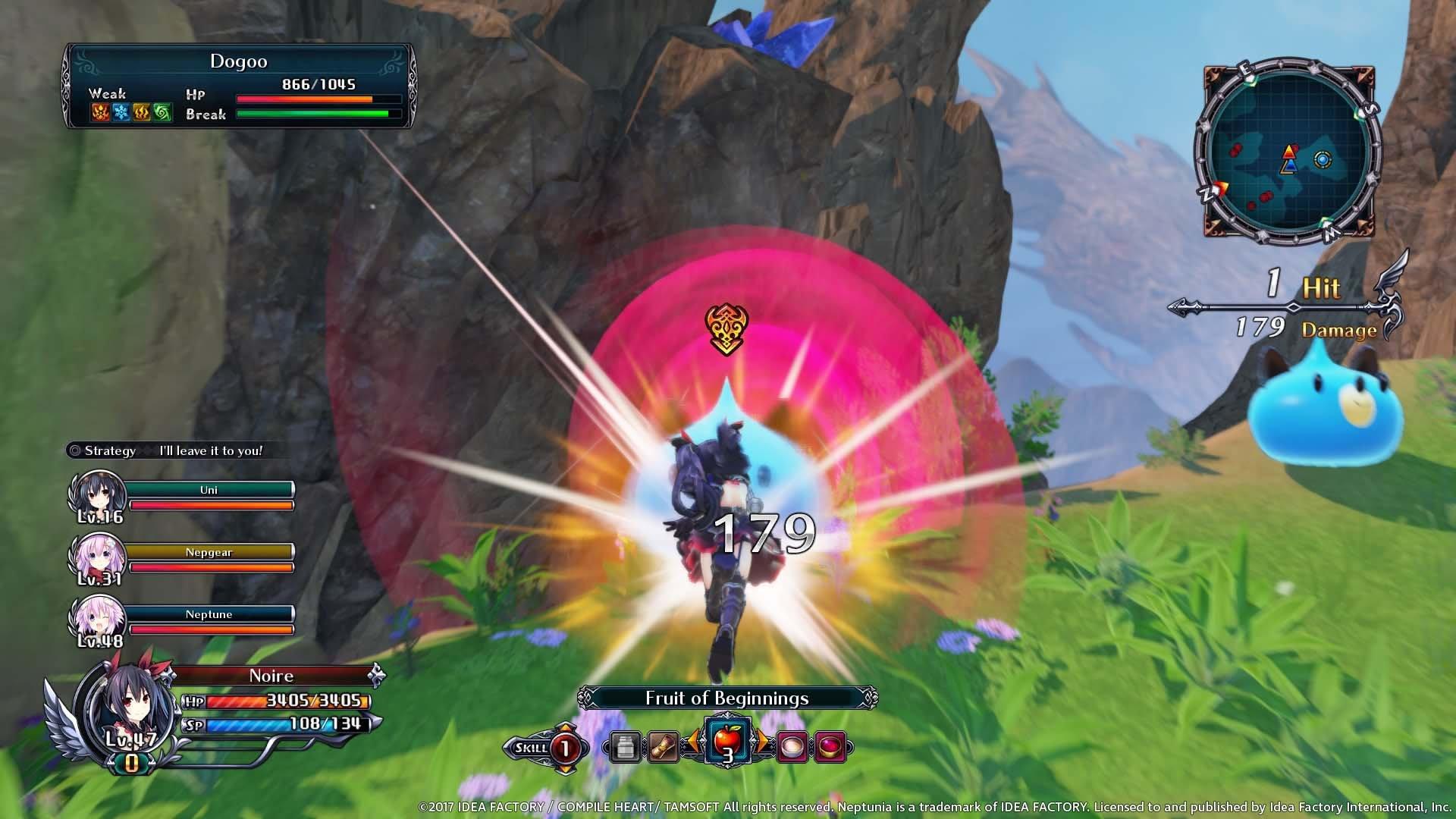Click Dogoo's green Break bar
Image resolution: width=1456 pixels, height=819 pixels.
pyautogui.click(x=315, y=114)
